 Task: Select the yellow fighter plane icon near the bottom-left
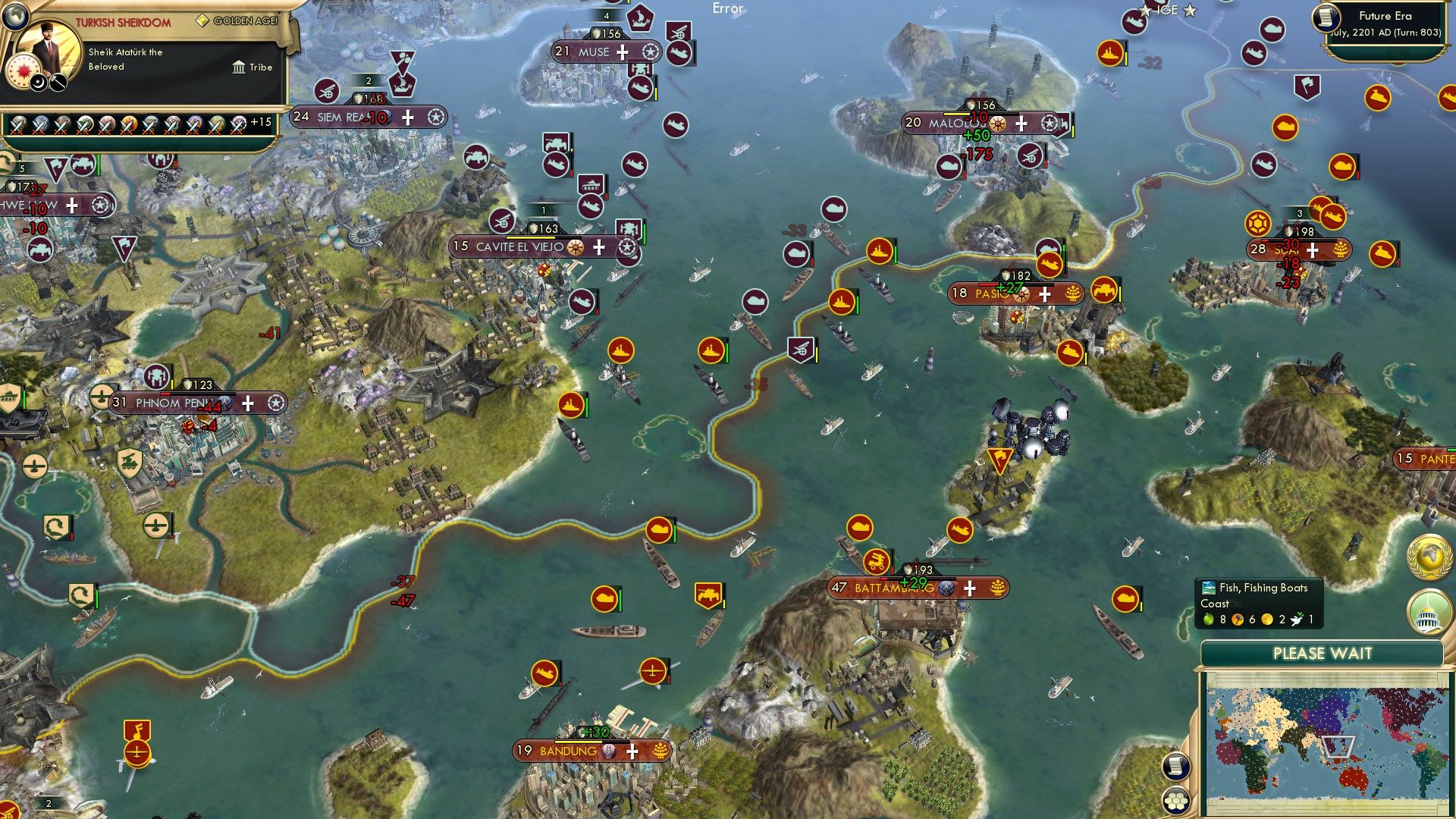click(x=137, y=755)
